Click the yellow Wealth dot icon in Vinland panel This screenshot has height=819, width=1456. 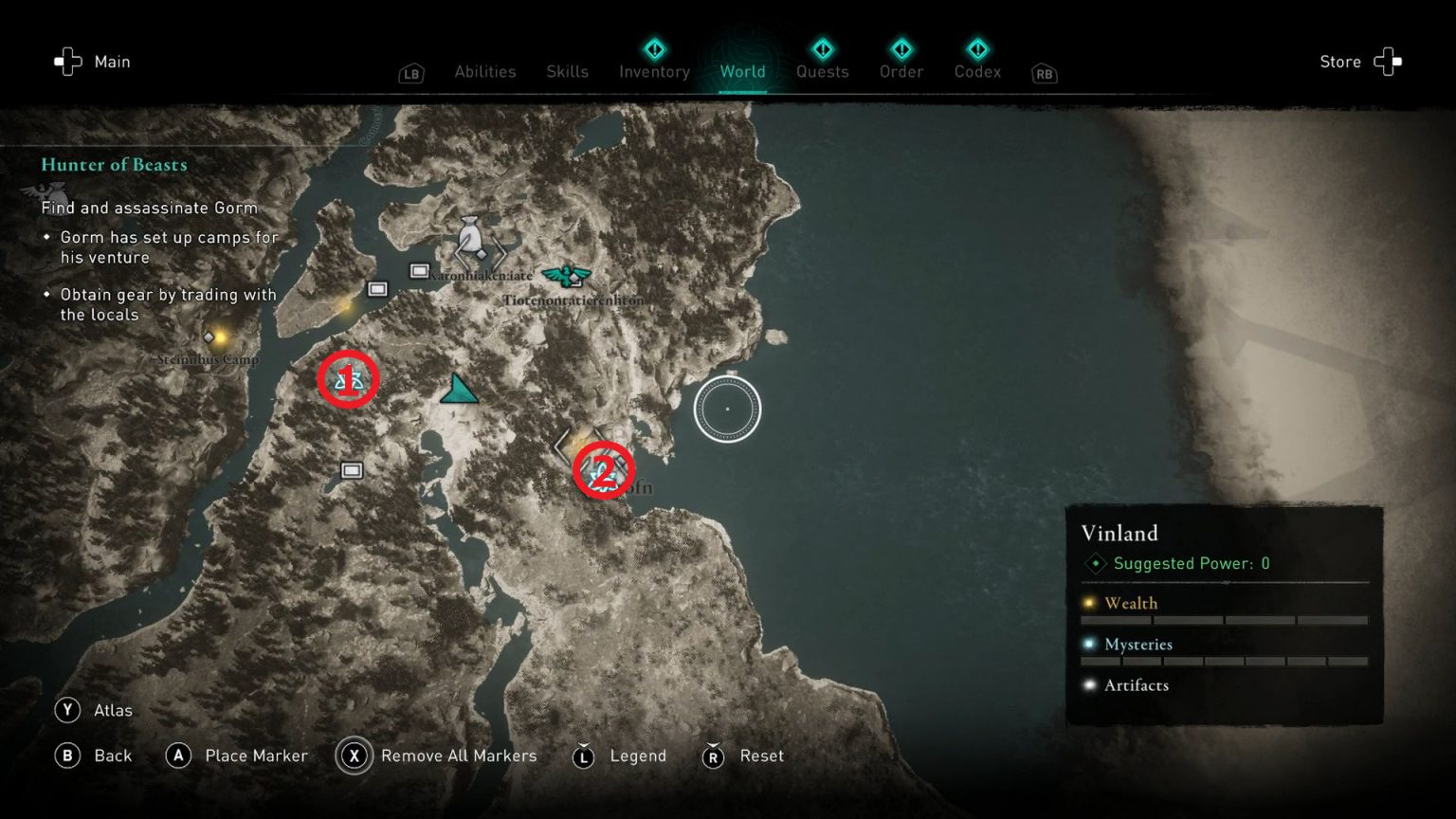1088,603
